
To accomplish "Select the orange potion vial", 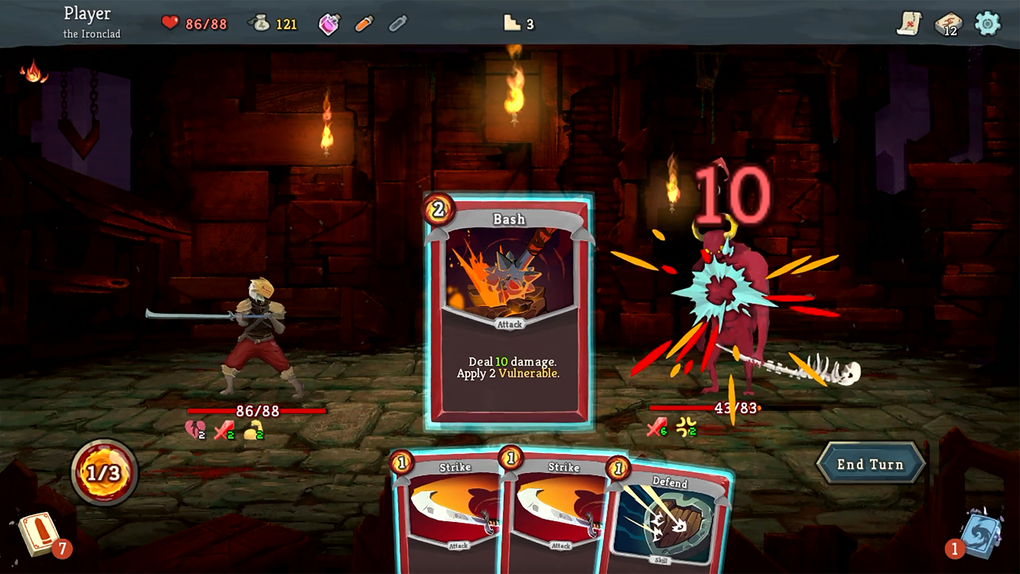I will click(364, 23).
